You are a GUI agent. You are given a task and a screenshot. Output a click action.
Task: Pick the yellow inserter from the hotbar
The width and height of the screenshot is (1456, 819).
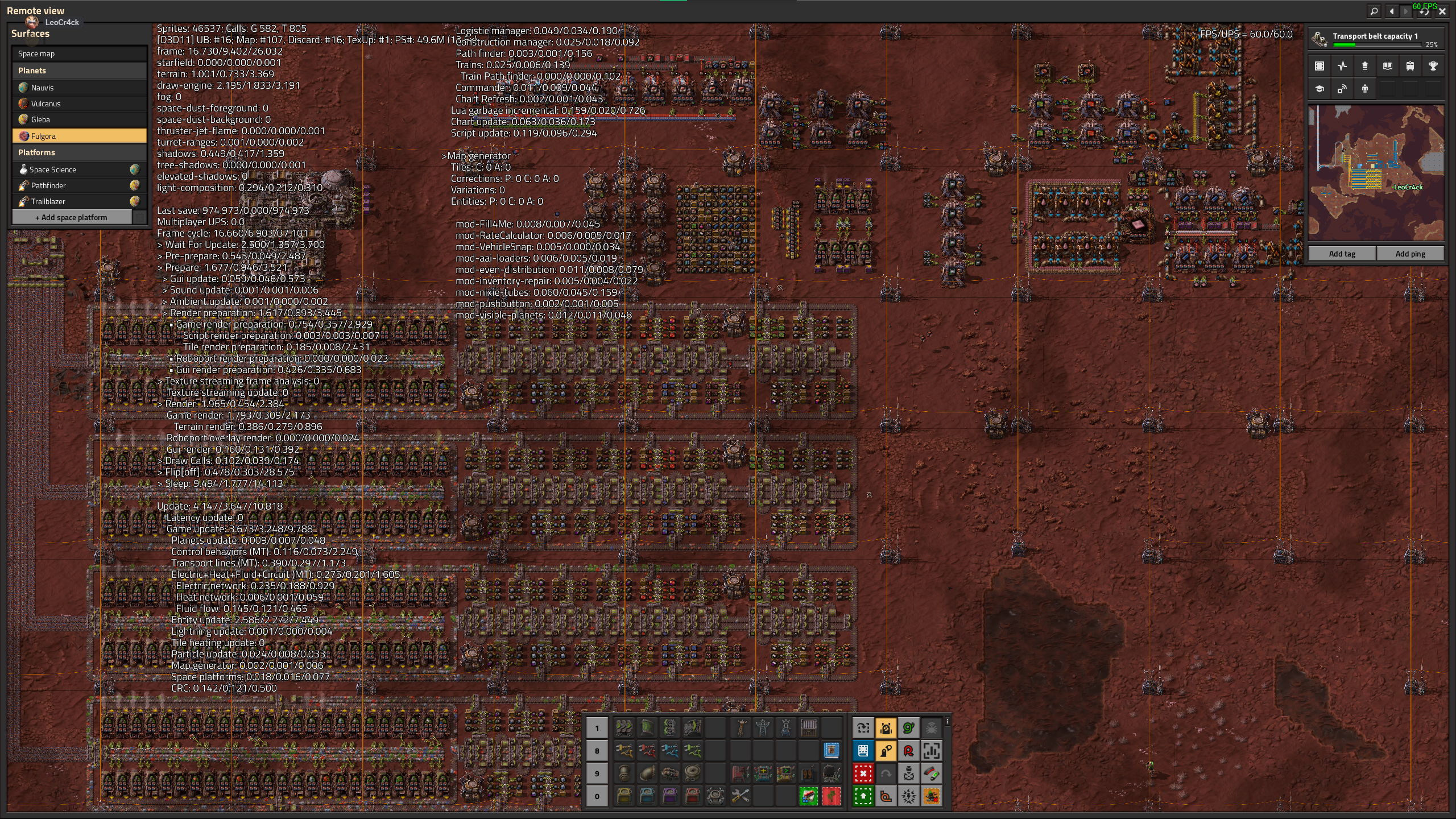coord(624,751)
